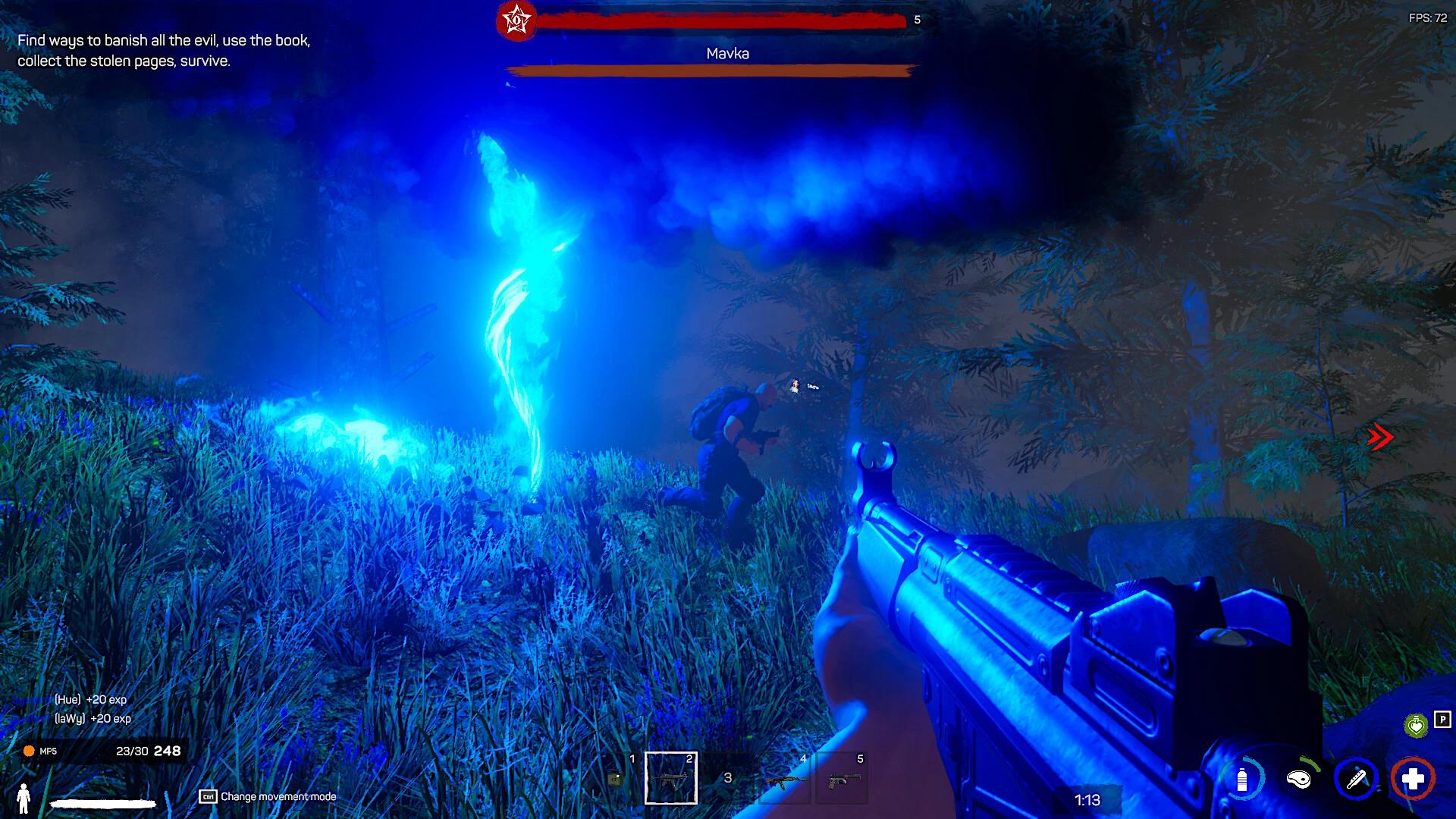Viewport: 1456px width, 819px height.
Task: Select the MP5 in hotbar slot 2
Action: tap(671, 780)
